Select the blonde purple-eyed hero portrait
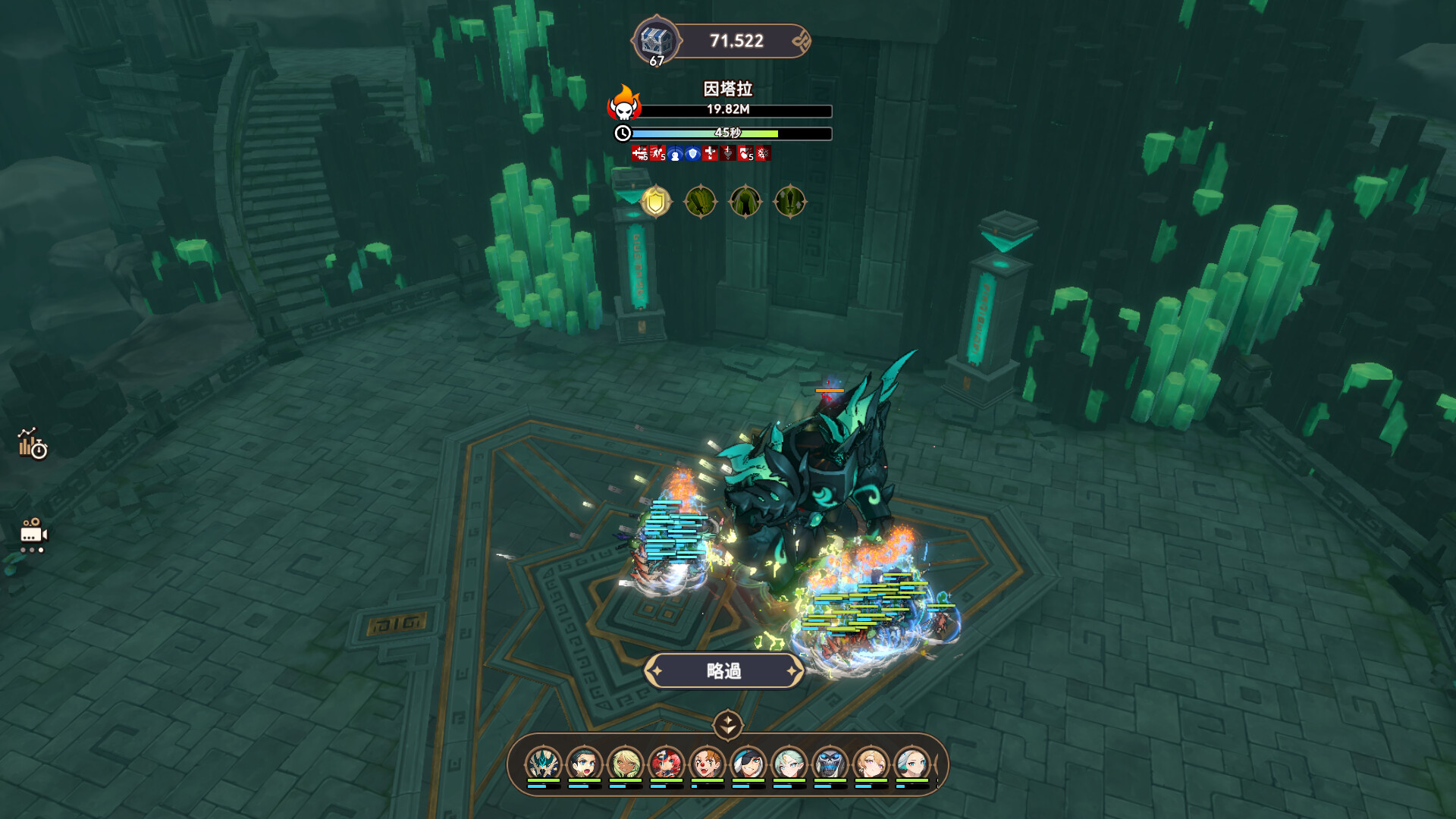This screenshot has width=1456, height=819. point(871,763)
